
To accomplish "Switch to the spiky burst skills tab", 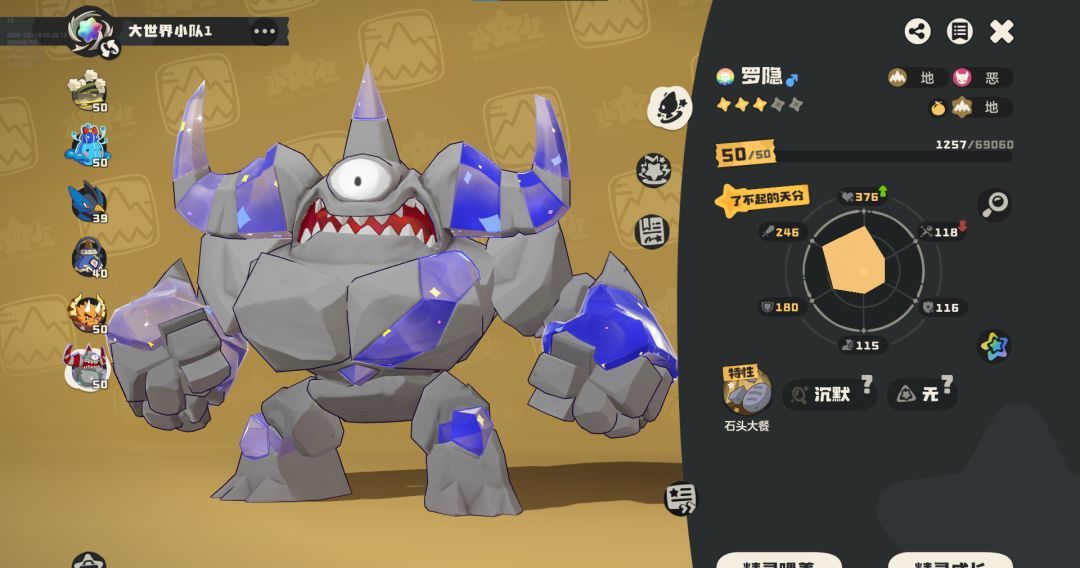I will [x=654, y=172].
